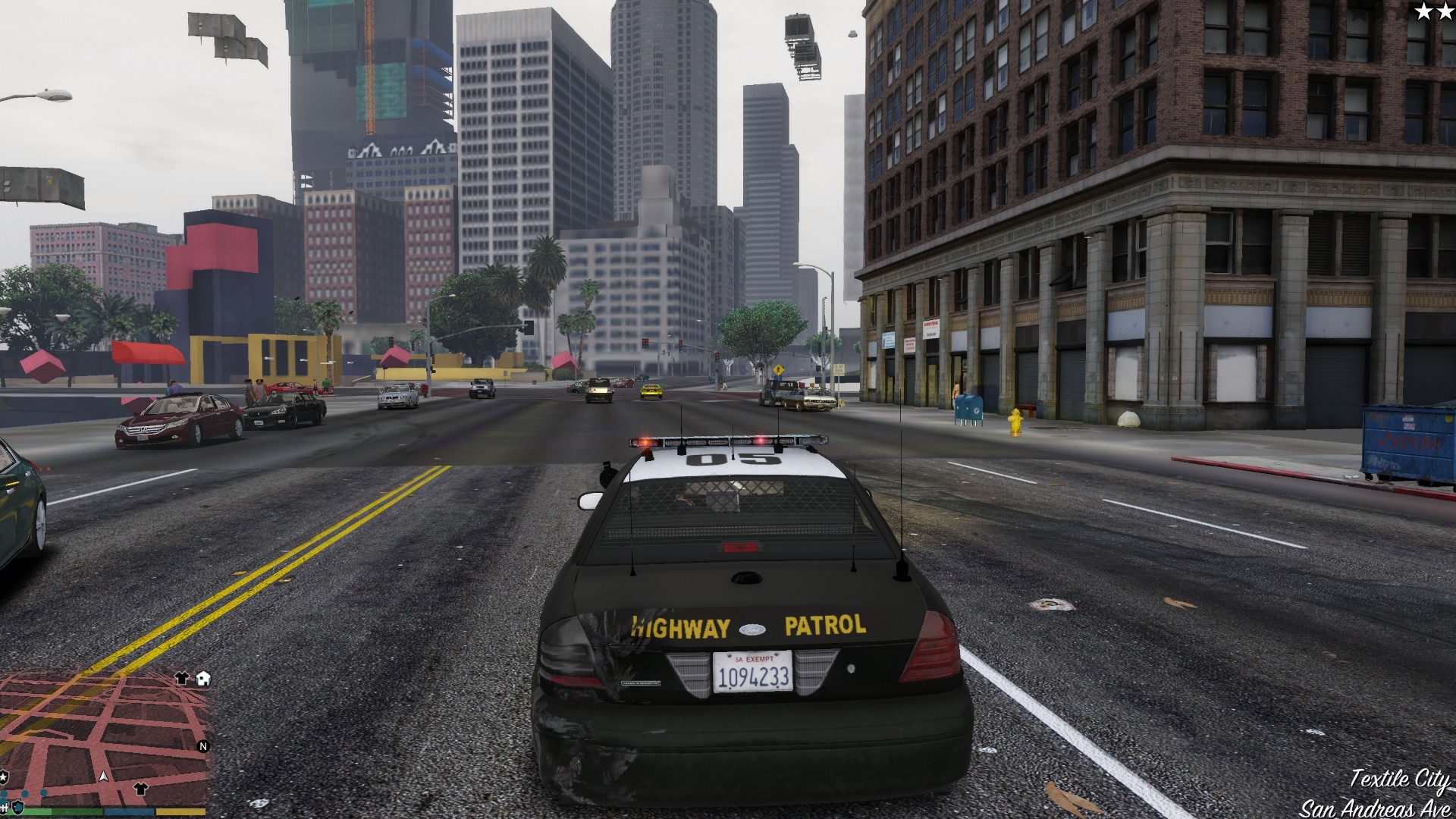Screen dimensions: 1456x819
Task: Click the player arrow on the minimap
Action: click(x=104, y=776)
